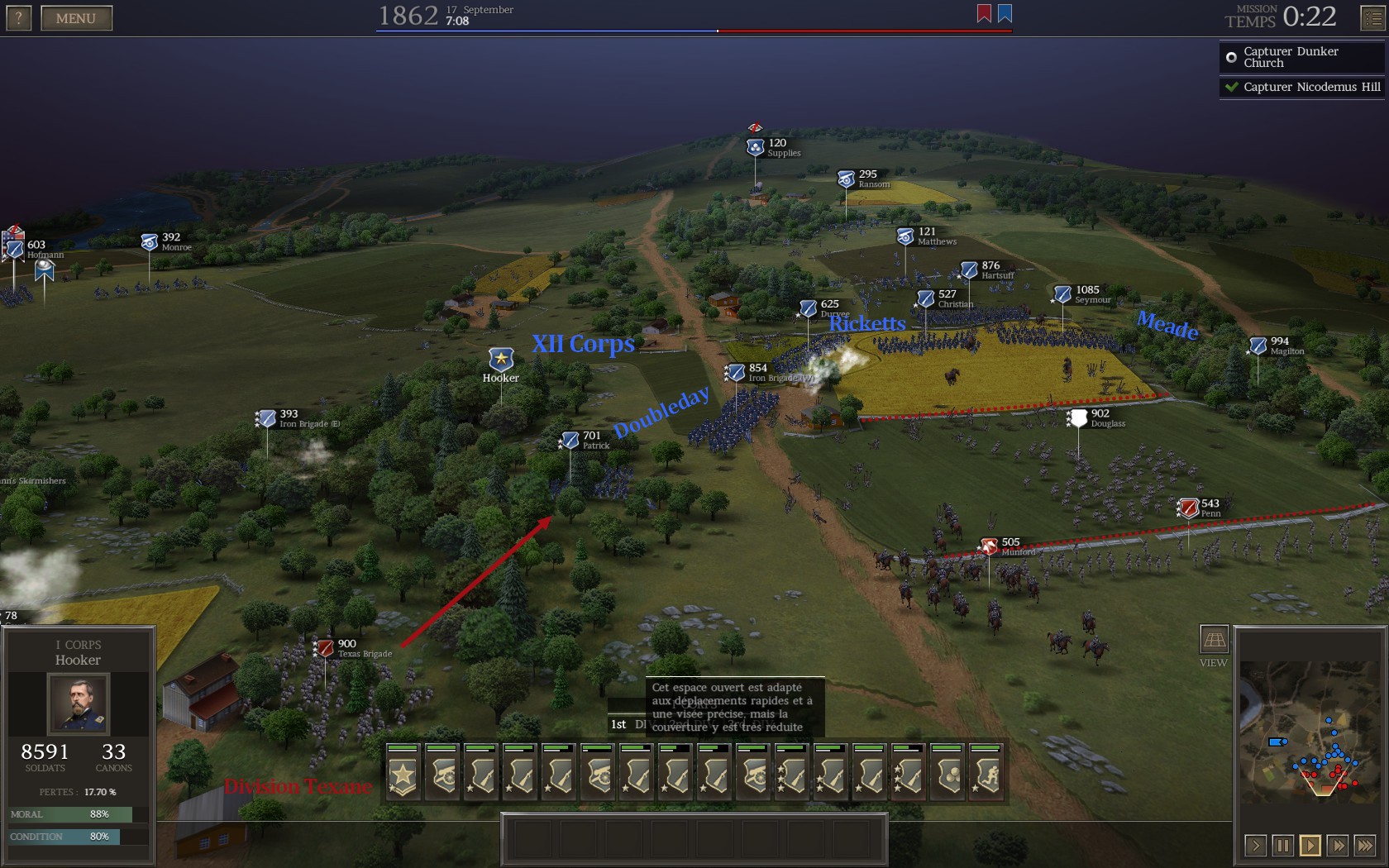Select the Hooker general star marker
The width and height of the screenshot is (1389, 868).
pyautogui.click(x=501, y=359)
